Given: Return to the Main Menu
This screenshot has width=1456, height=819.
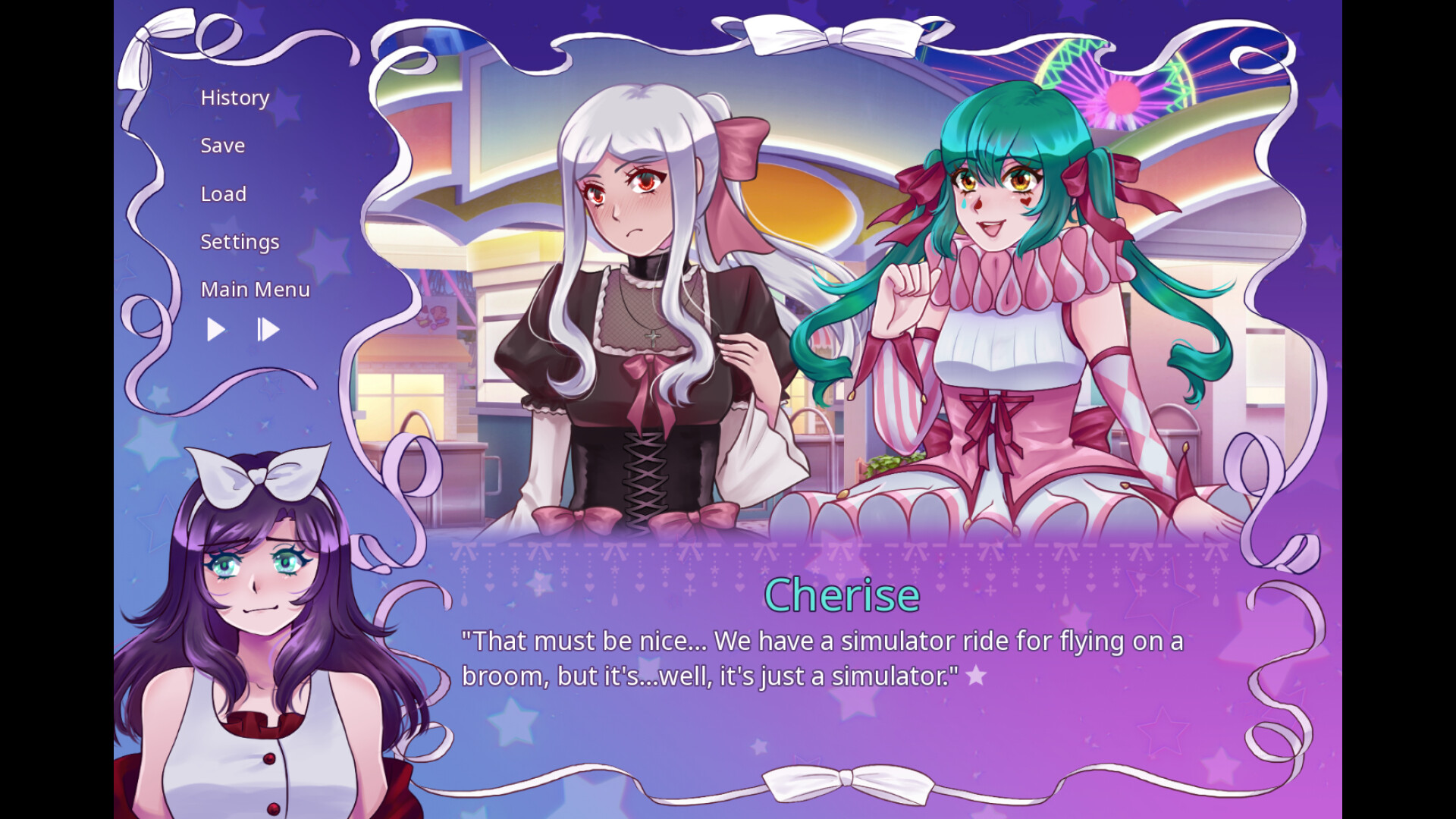Looking at the screenshot, I should [x=255, y=289].
